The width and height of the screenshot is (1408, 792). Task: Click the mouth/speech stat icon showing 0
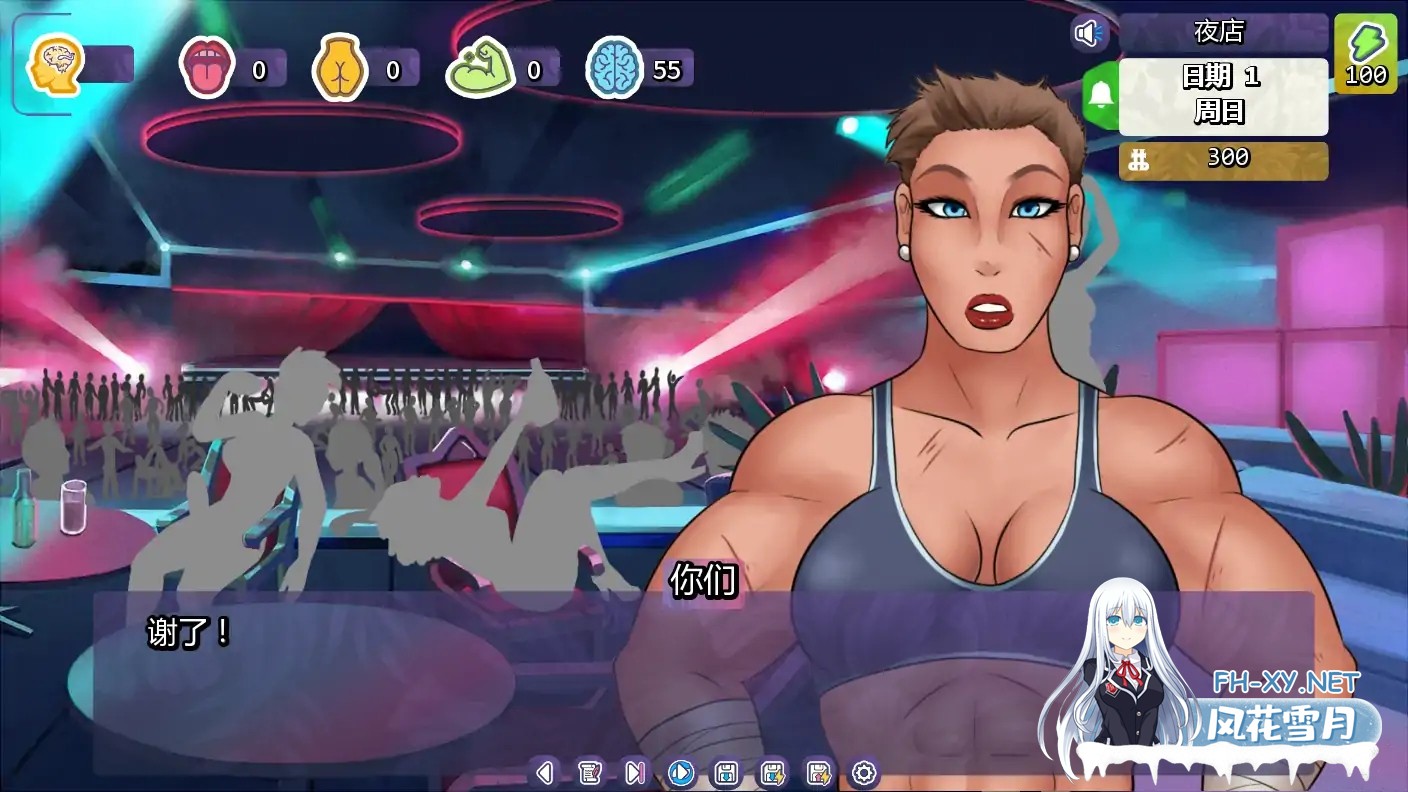tap(208, 67)
